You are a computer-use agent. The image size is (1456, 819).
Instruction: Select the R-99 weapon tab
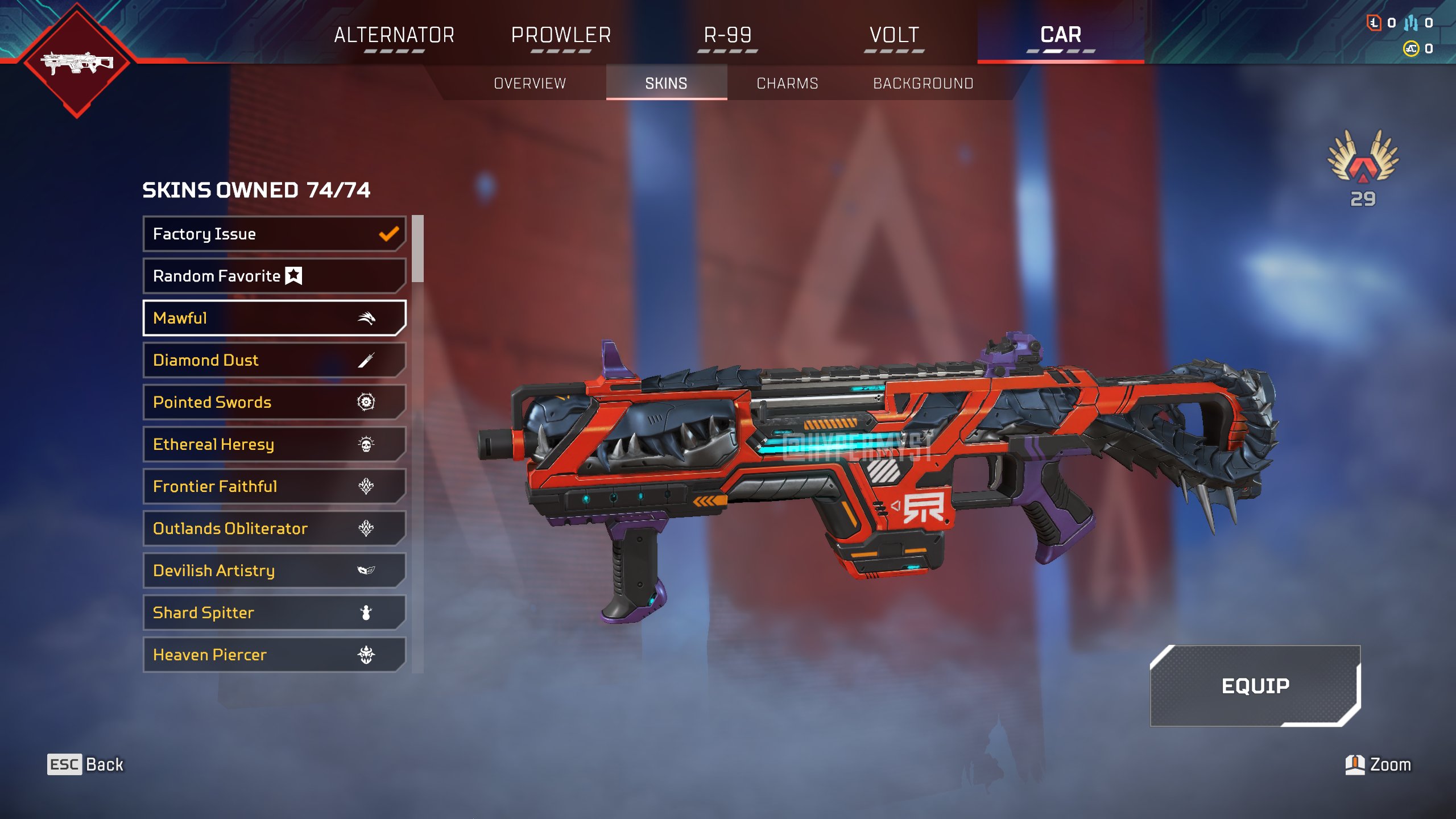[x=727, y=35]
